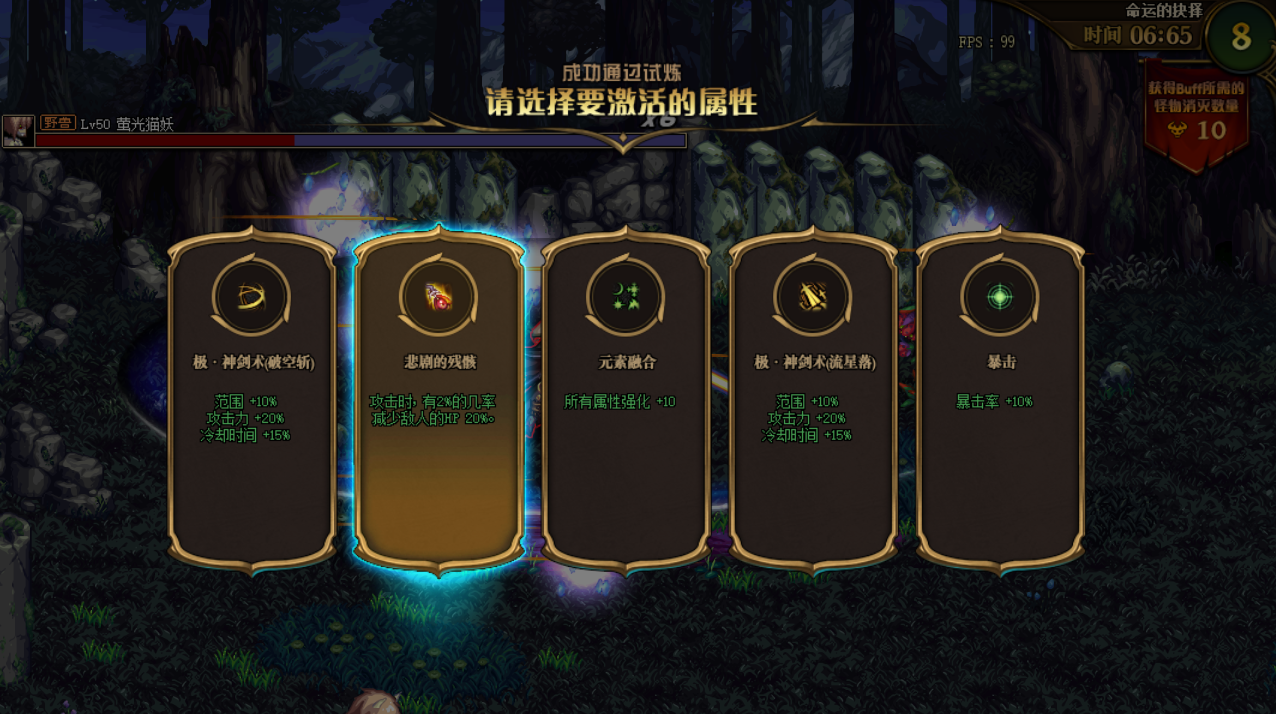Image resolution: width=1276 pixels, height=714 pixels.
Task: Choose the highlighted 悲剧的残骸 card
Action: pos(438,400)
